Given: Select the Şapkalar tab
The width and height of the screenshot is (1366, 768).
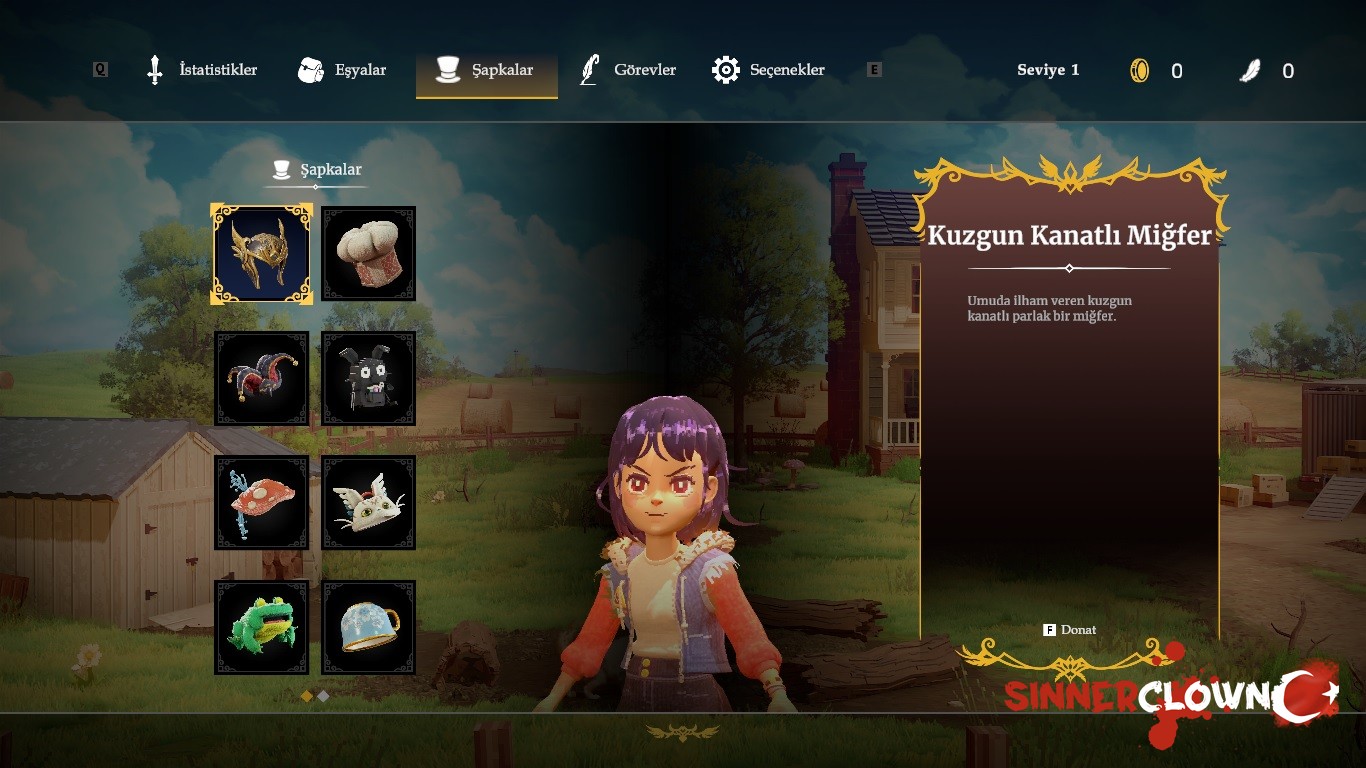Looking at the screenshot, I should pyautogui.click(x=487, y=70).
